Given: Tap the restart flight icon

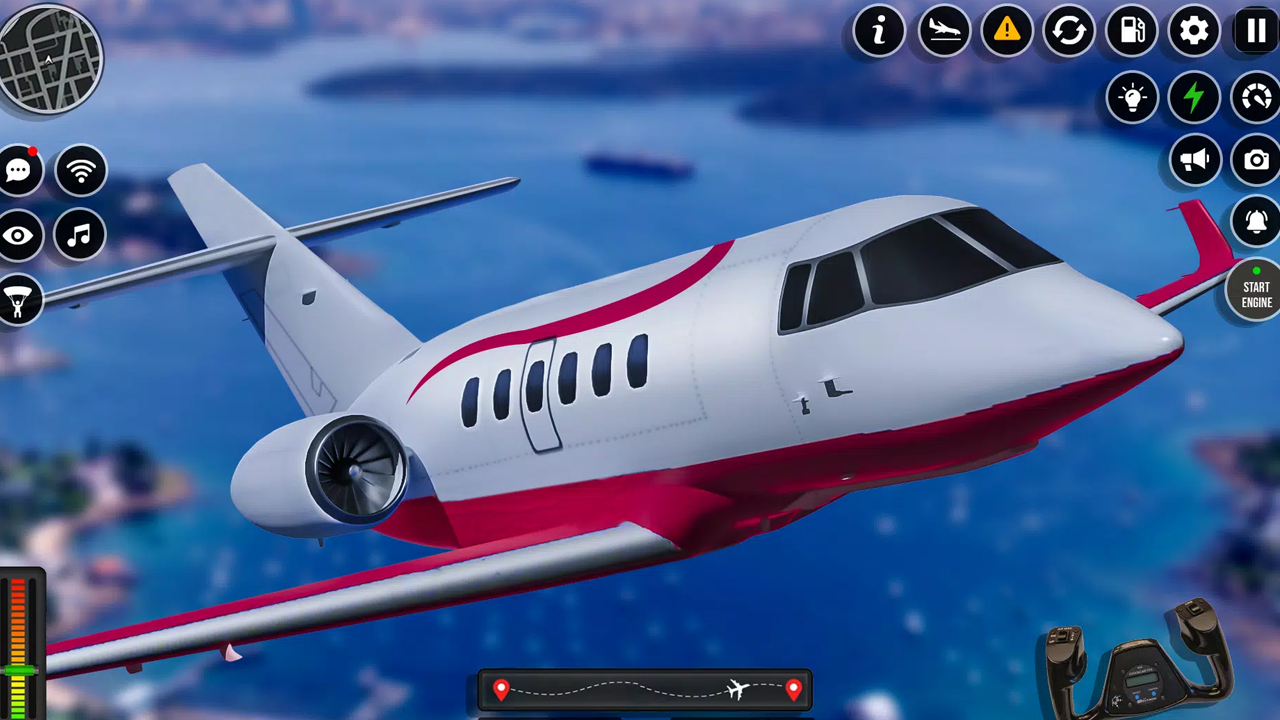Looking at the screenshot, I should point(1069,31).
